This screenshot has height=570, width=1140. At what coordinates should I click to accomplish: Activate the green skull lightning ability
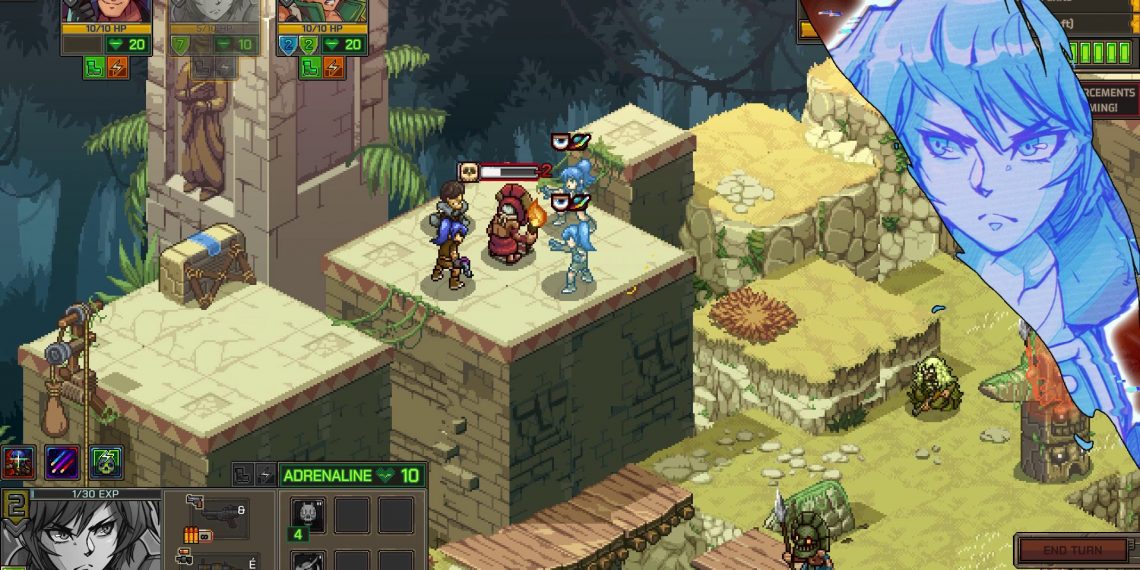[107, 462]
